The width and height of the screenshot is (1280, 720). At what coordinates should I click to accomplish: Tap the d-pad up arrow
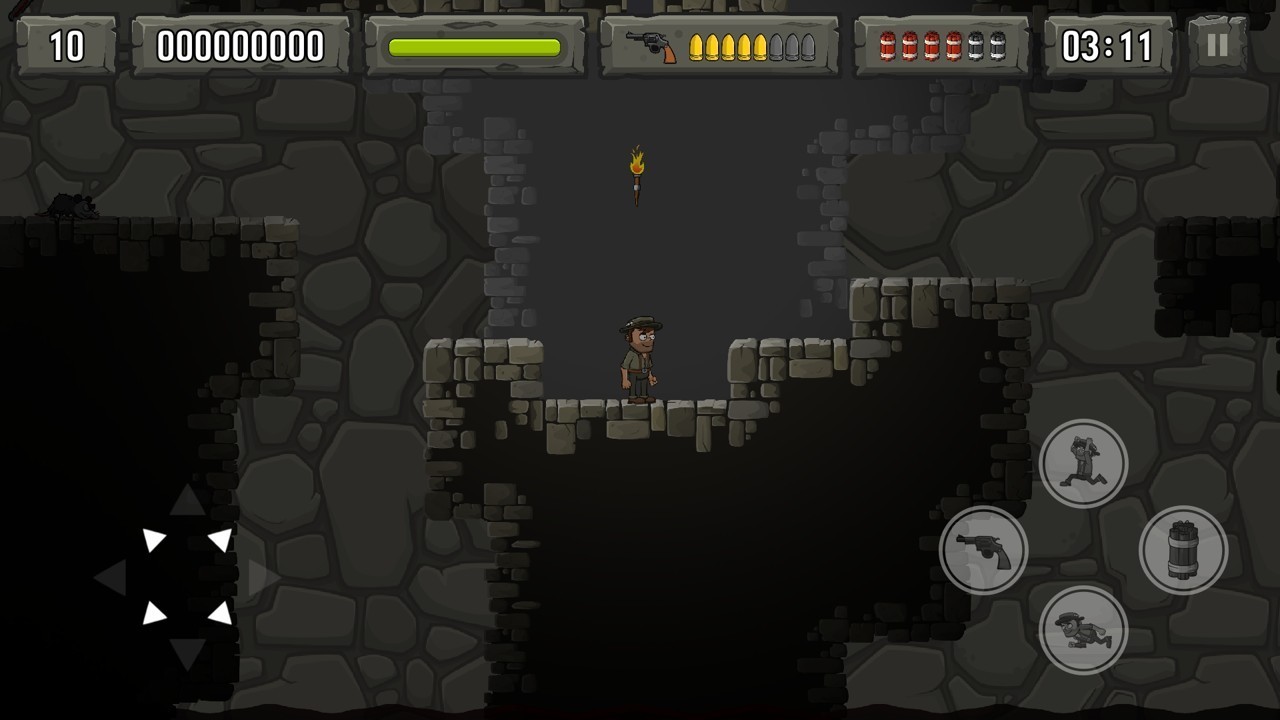[187, 500]
